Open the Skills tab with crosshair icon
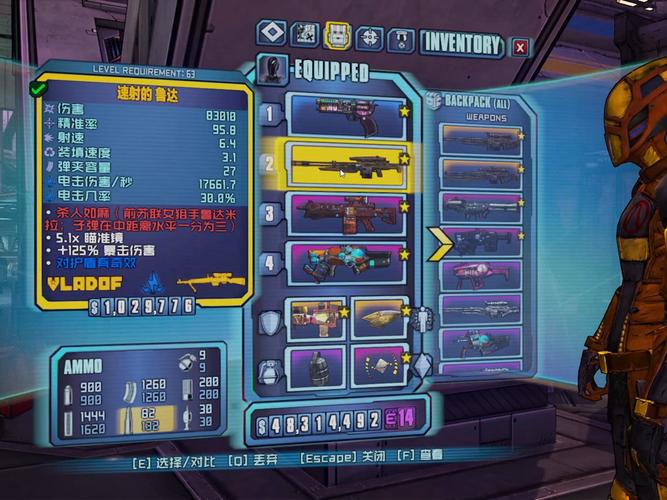This screenshot has width=667, height=500. (369, 38)
